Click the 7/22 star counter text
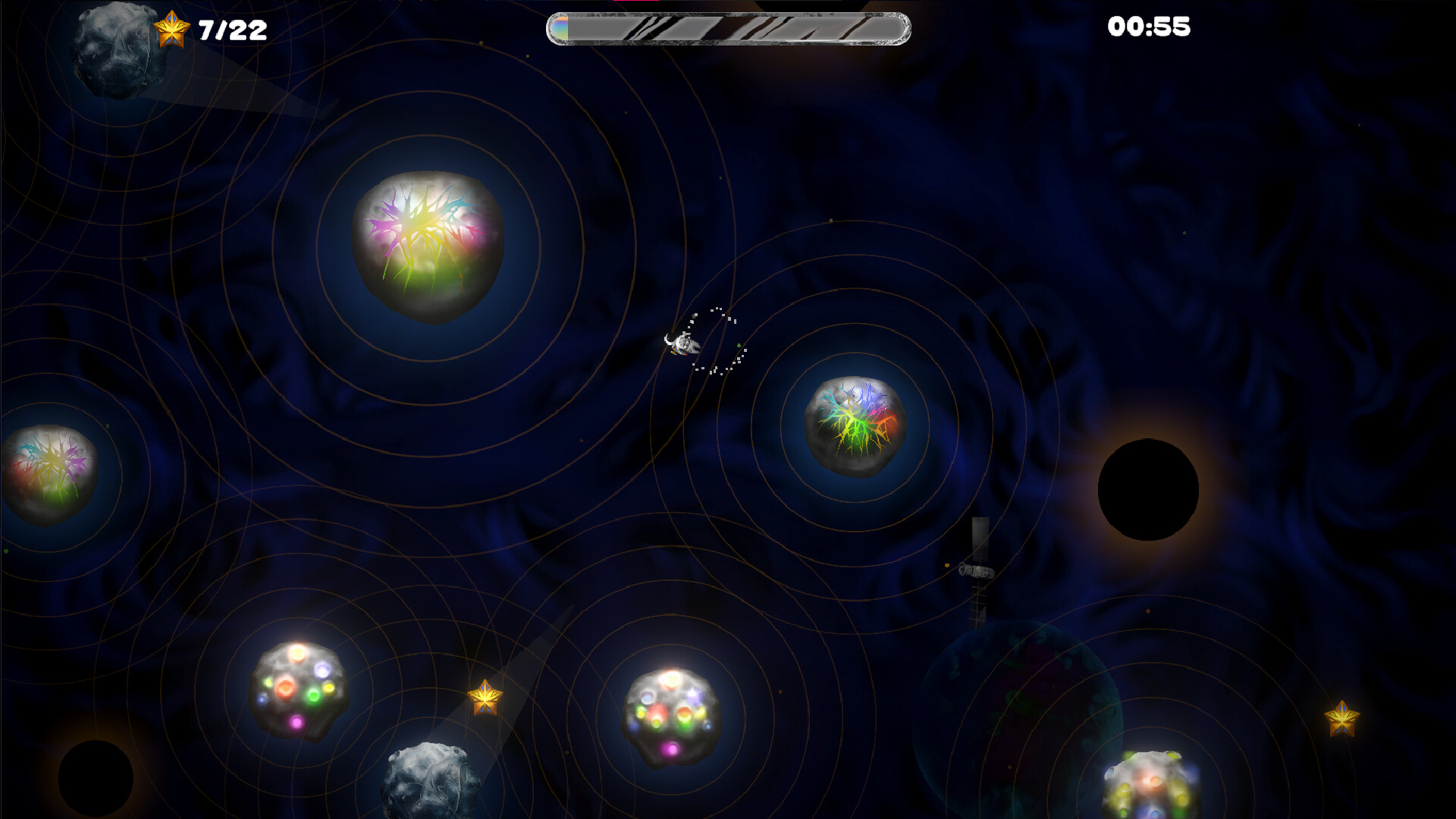Screen dimensions: 1456x819 [227, 29]
